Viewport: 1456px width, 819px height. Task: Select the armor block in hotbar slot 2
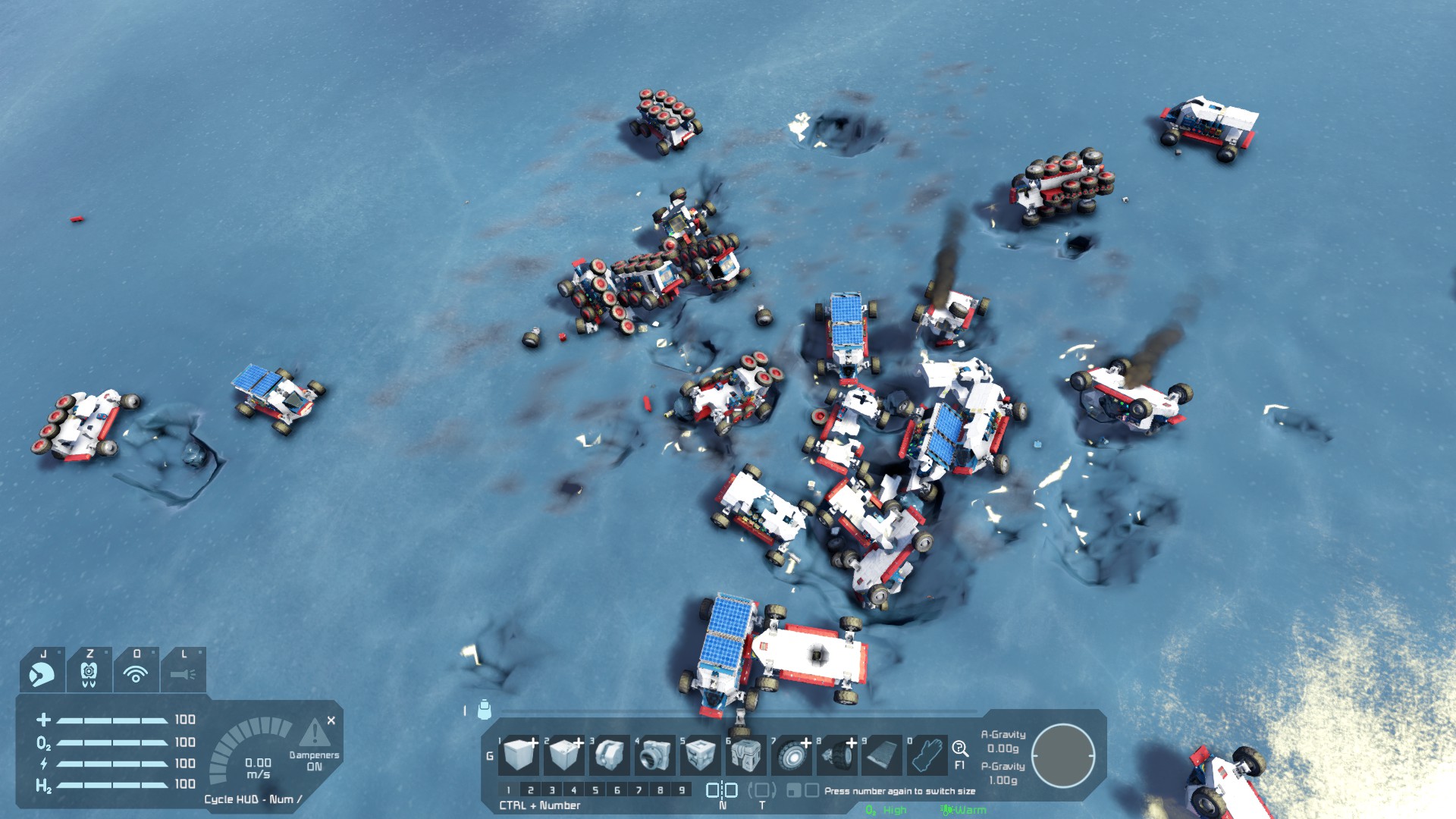tap(564, 755)
